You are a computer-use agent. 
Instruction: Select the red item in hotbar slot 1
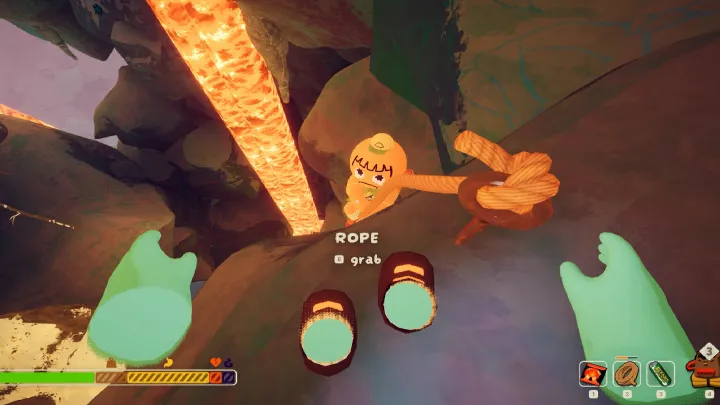coord(592,374)
